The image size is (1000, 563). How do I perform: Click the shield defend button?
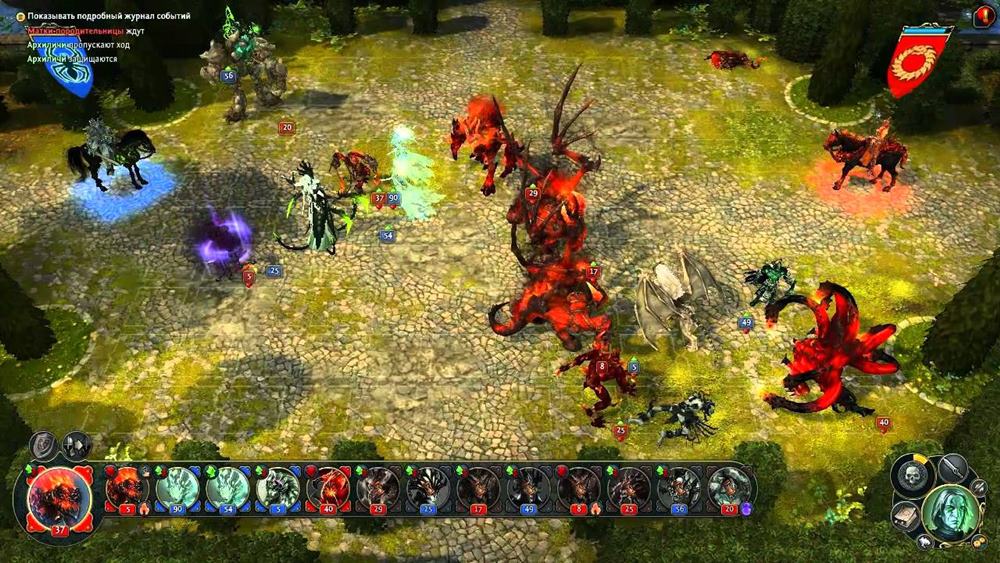click(x=44, y=446)
